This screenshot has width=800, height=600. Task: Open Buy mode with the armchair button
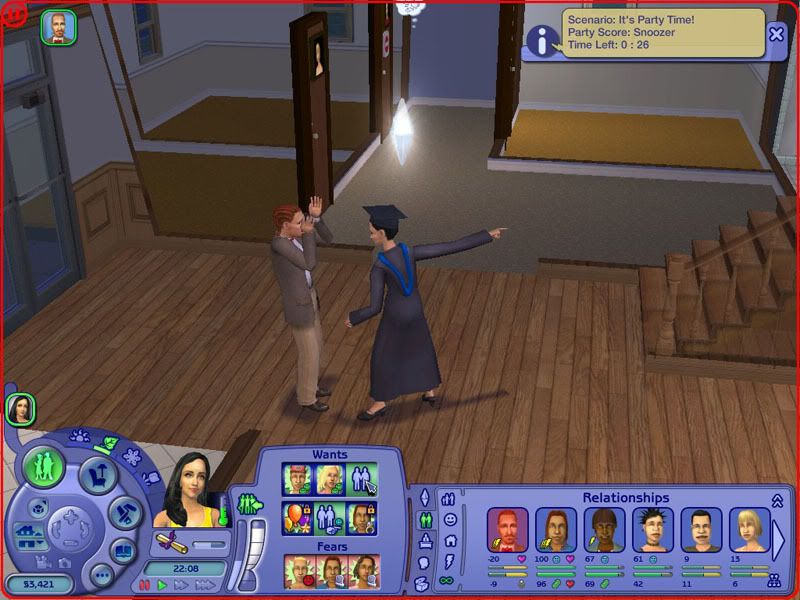tap(98, 475)
